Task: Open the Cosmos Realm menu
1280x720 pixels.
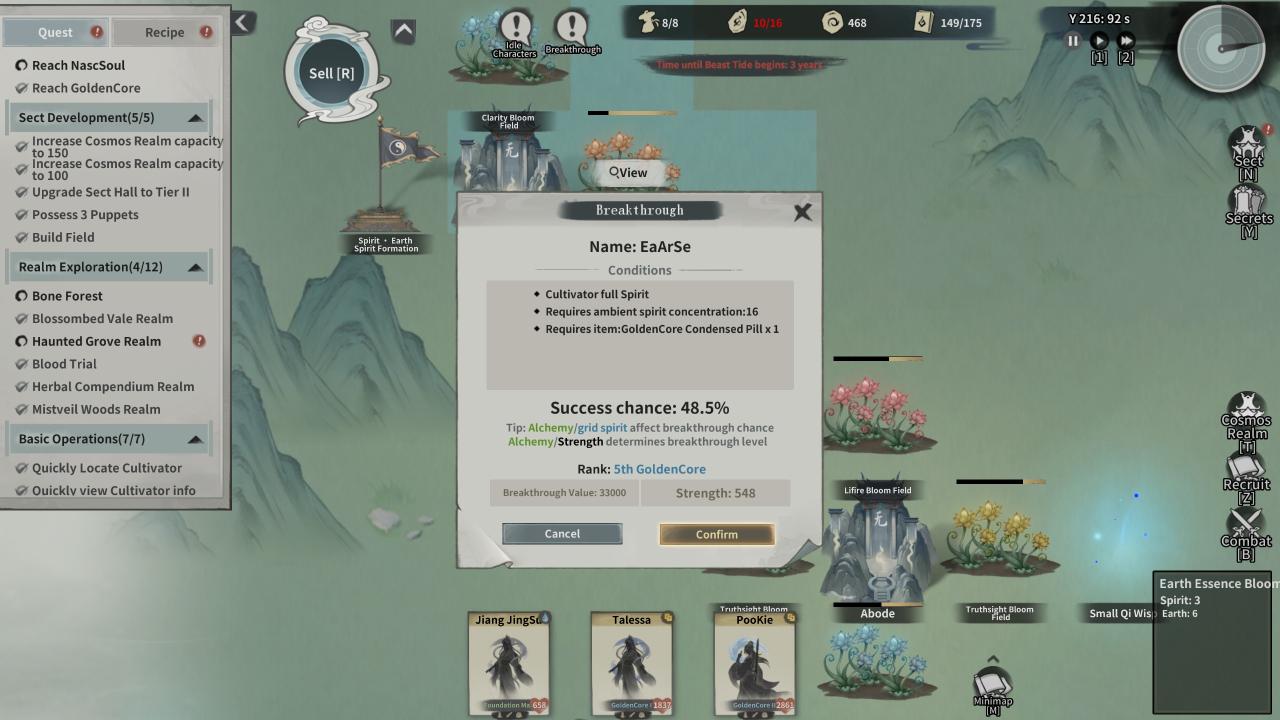Action: [x=1246, y=416]
